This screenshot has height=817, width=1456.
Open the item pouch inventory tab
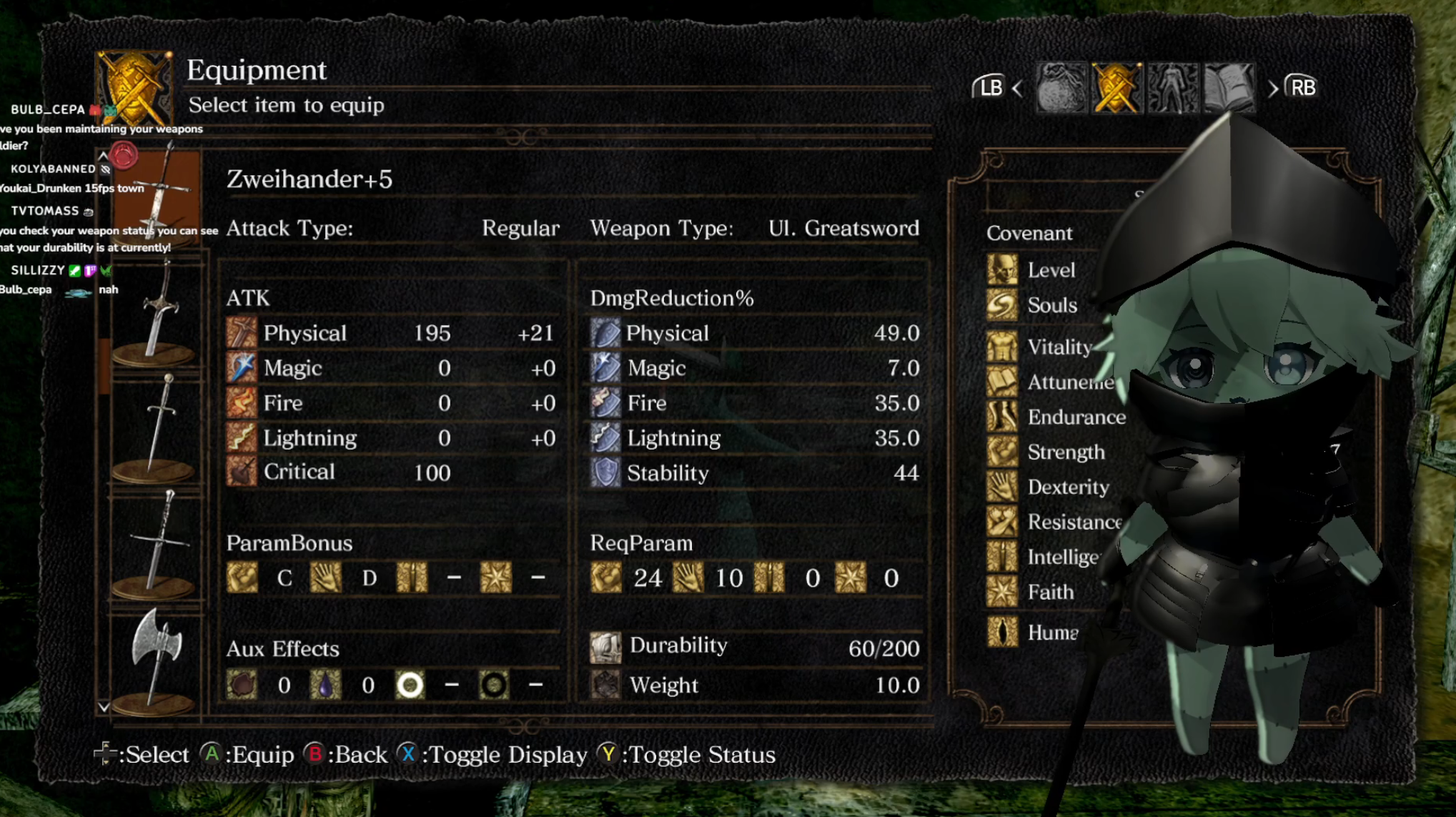pos(1061,88)
